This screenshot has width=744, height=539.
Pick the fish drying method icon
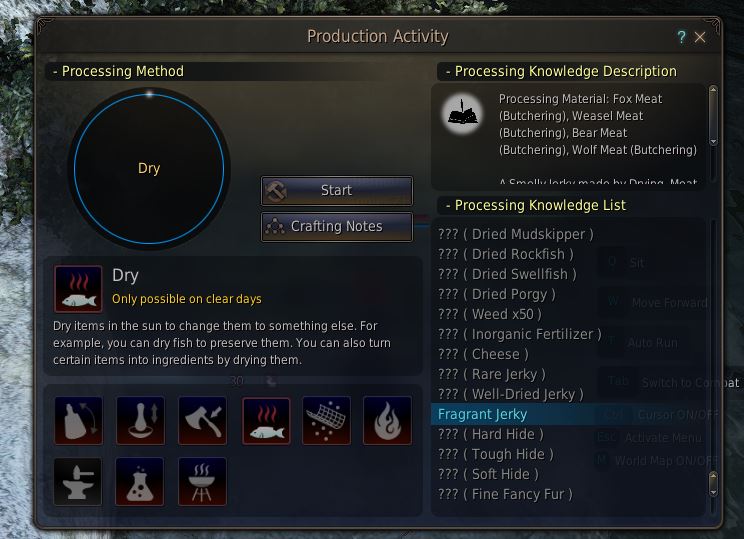[x=266, y=420]
